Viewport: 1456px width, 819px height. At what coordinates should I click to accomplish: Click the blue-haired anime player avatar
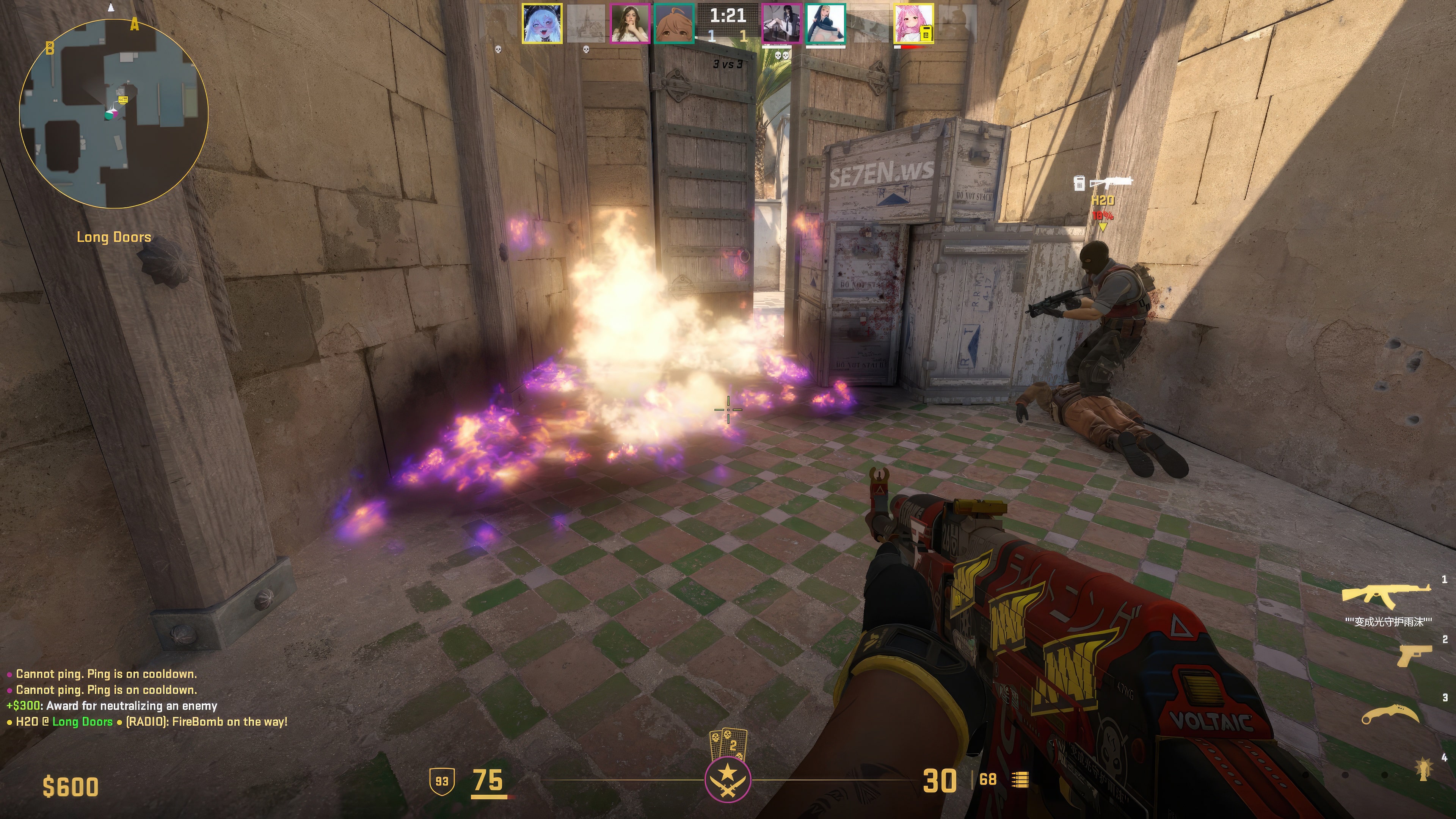541,23
